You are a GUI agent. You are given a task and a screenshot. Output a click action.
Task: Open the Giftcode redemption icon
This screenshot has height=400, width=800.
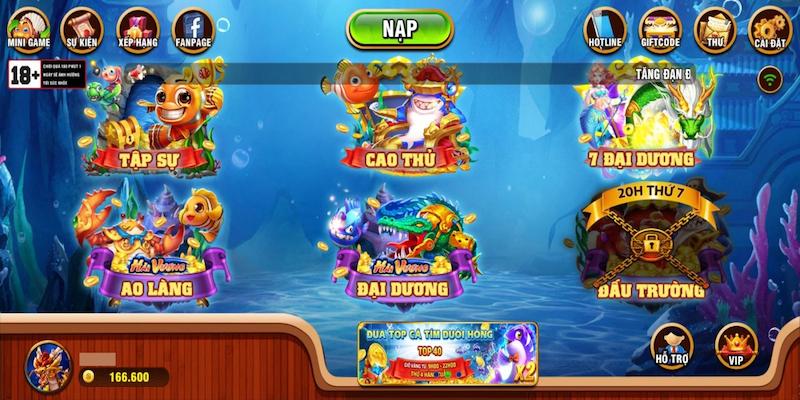point(659,28)
